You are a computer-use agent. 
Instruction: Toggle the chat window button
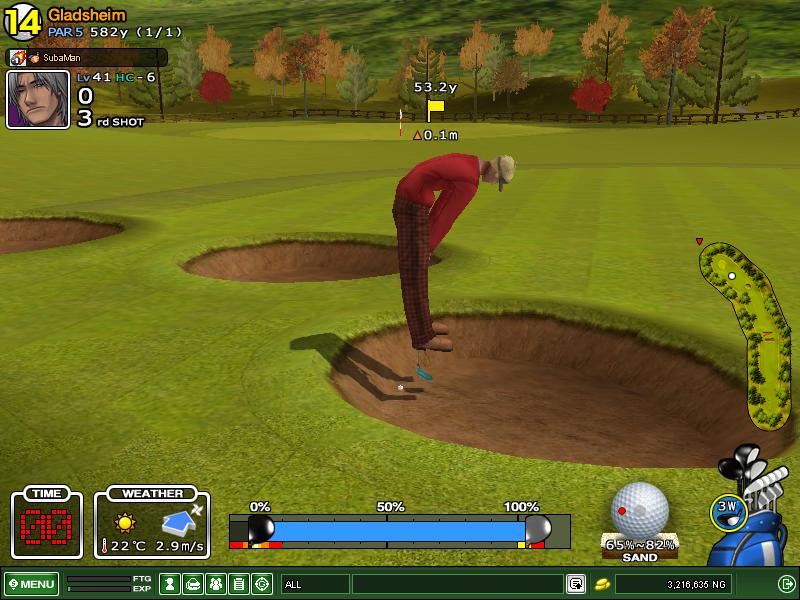tap(576, 583)
